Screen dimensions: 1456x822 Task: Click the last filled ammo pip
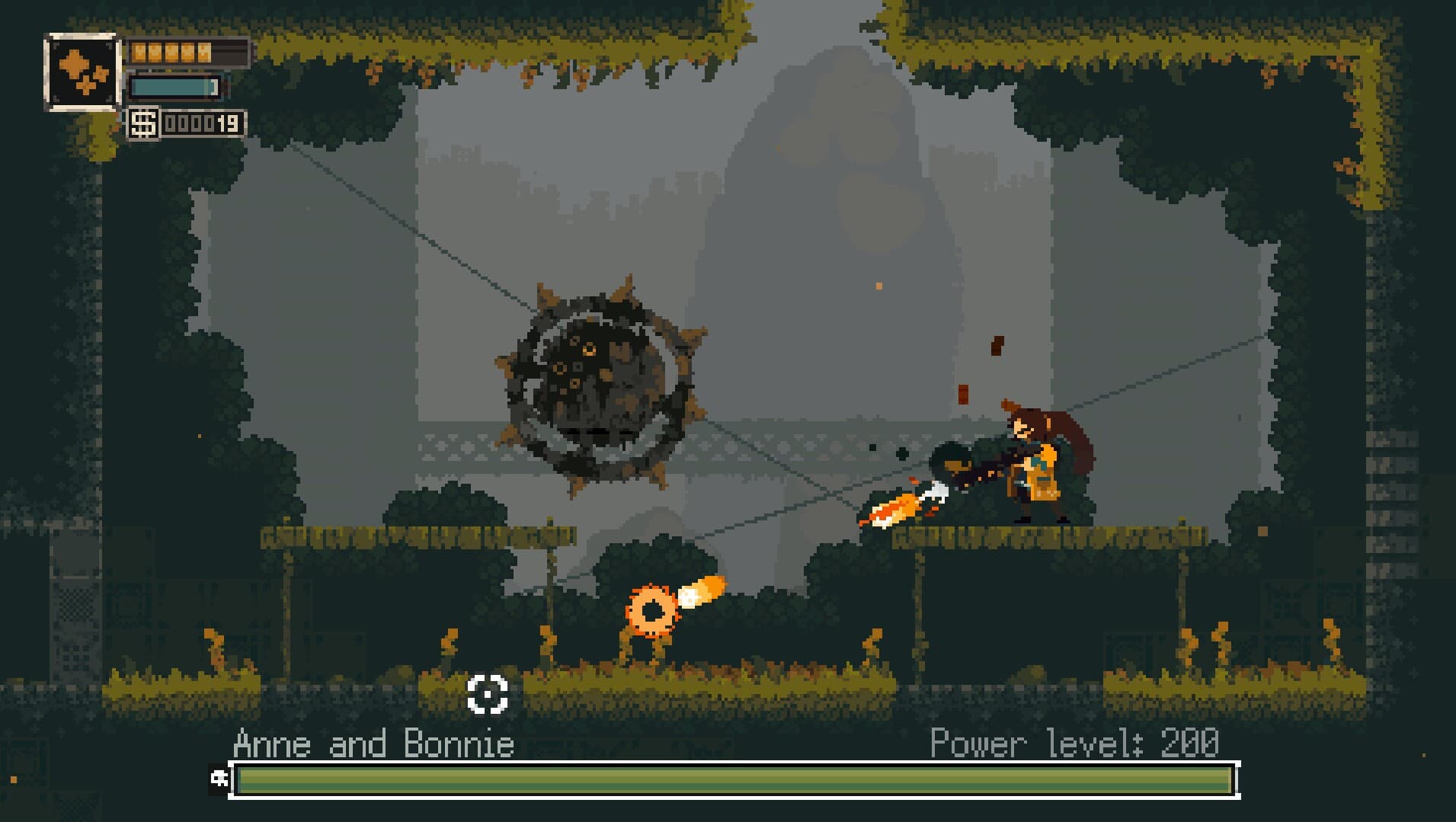tap(204, 52)
